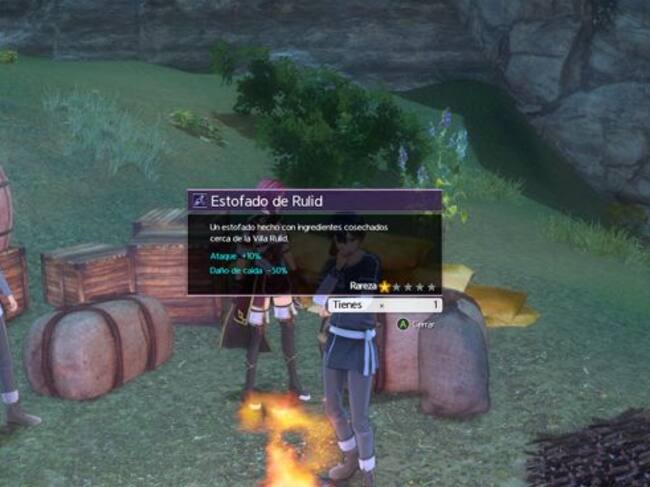Click the Estofado de Rulid item icon

click(x=200, y=201)
